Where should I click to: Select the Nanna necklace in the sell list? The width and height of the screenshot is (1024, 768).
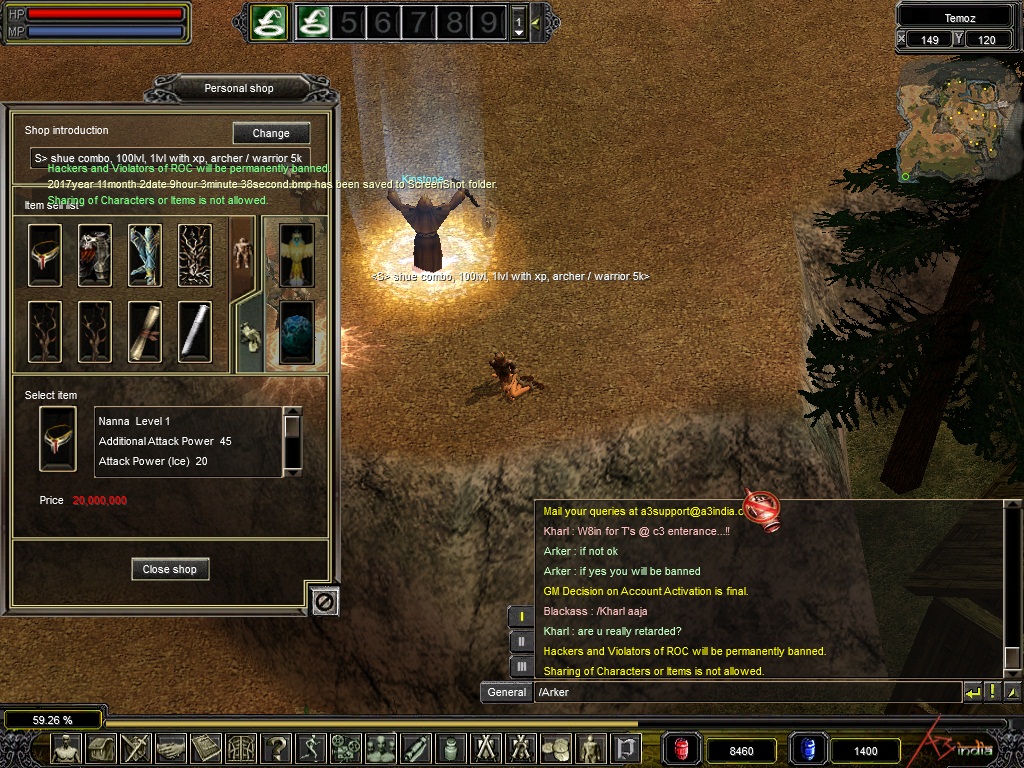coord(45,255)
